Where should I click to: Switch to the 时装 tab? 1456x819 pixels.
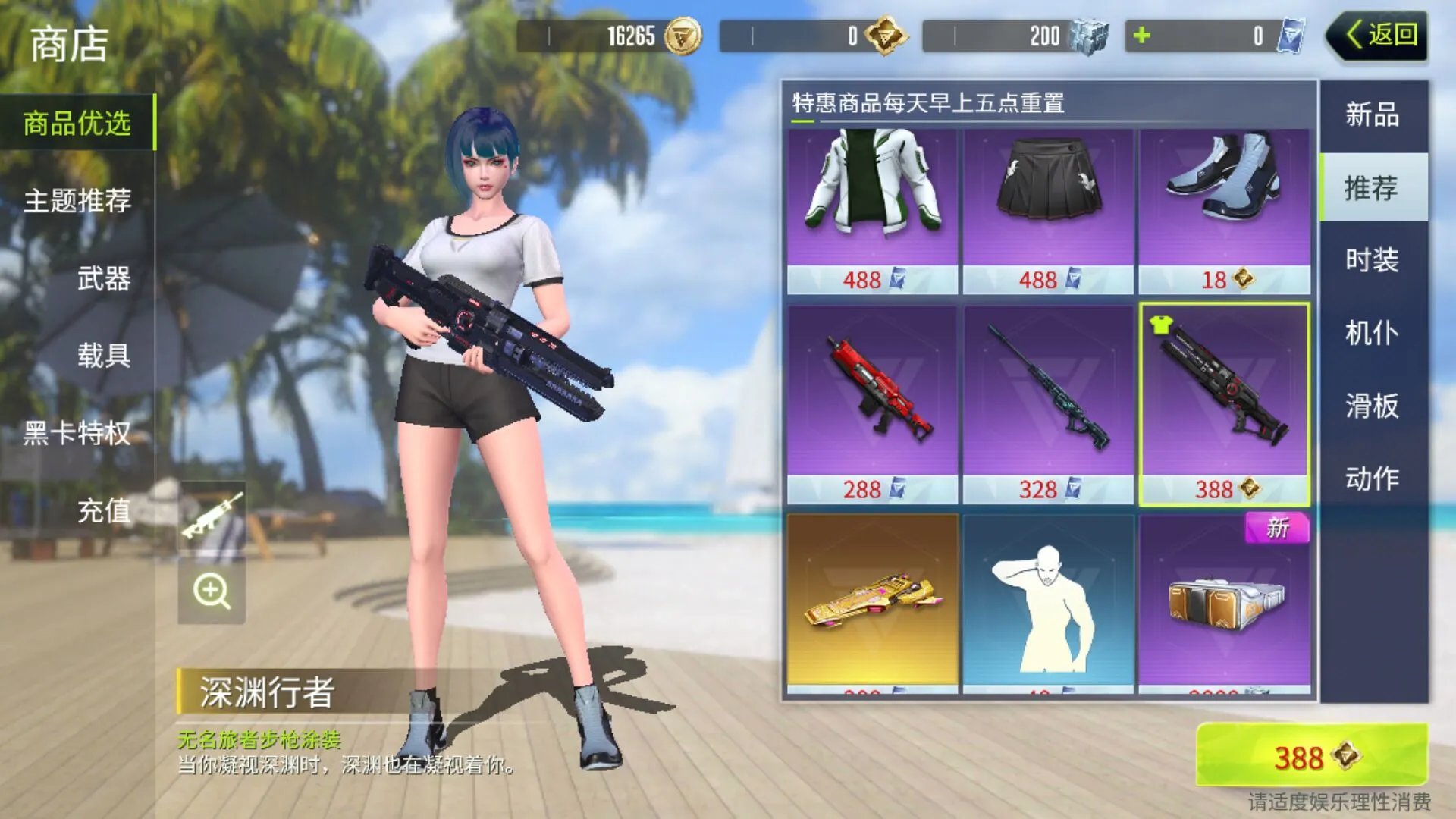click(1373, 260)
